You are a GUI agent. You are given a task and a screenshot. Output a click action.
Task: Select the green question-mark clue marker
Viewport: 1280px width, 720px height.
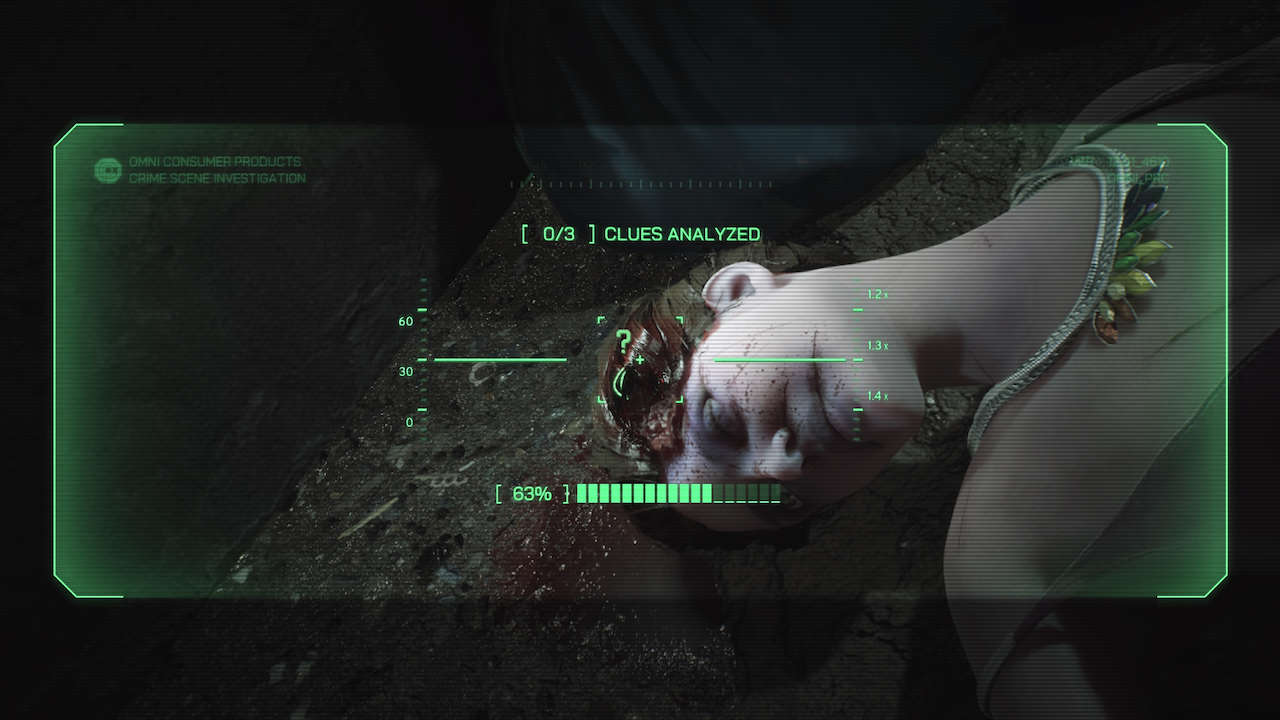click(x=625, y=343)
